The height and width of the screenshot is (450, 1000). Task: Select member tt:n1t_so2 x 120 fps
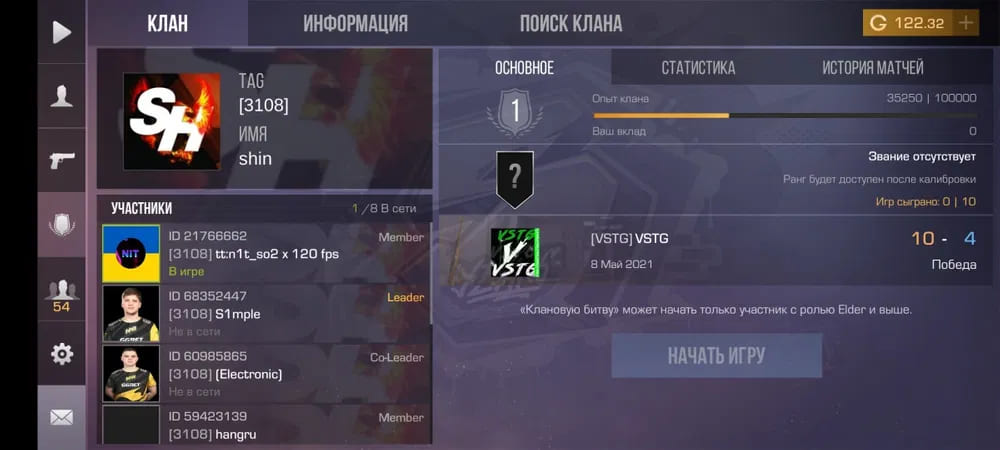click(x=265, y=253)
